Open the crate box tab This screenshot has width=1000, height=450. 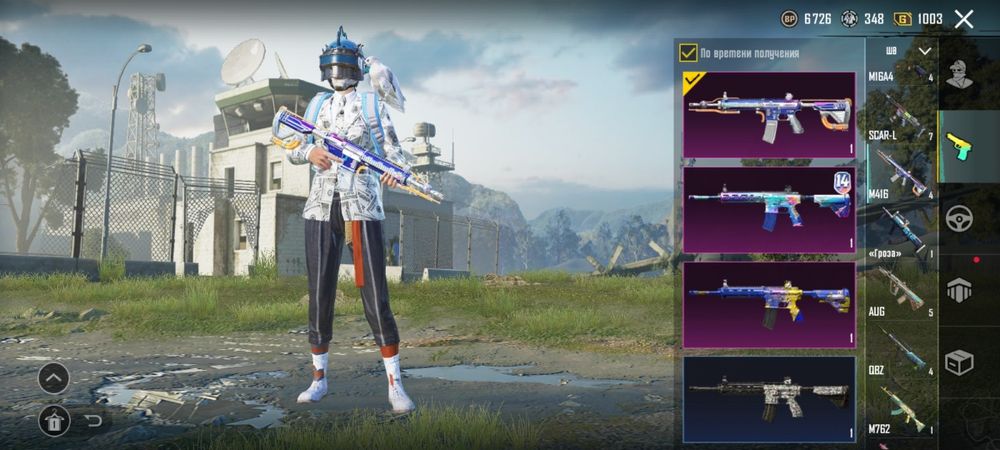click(x=960, y=364)
